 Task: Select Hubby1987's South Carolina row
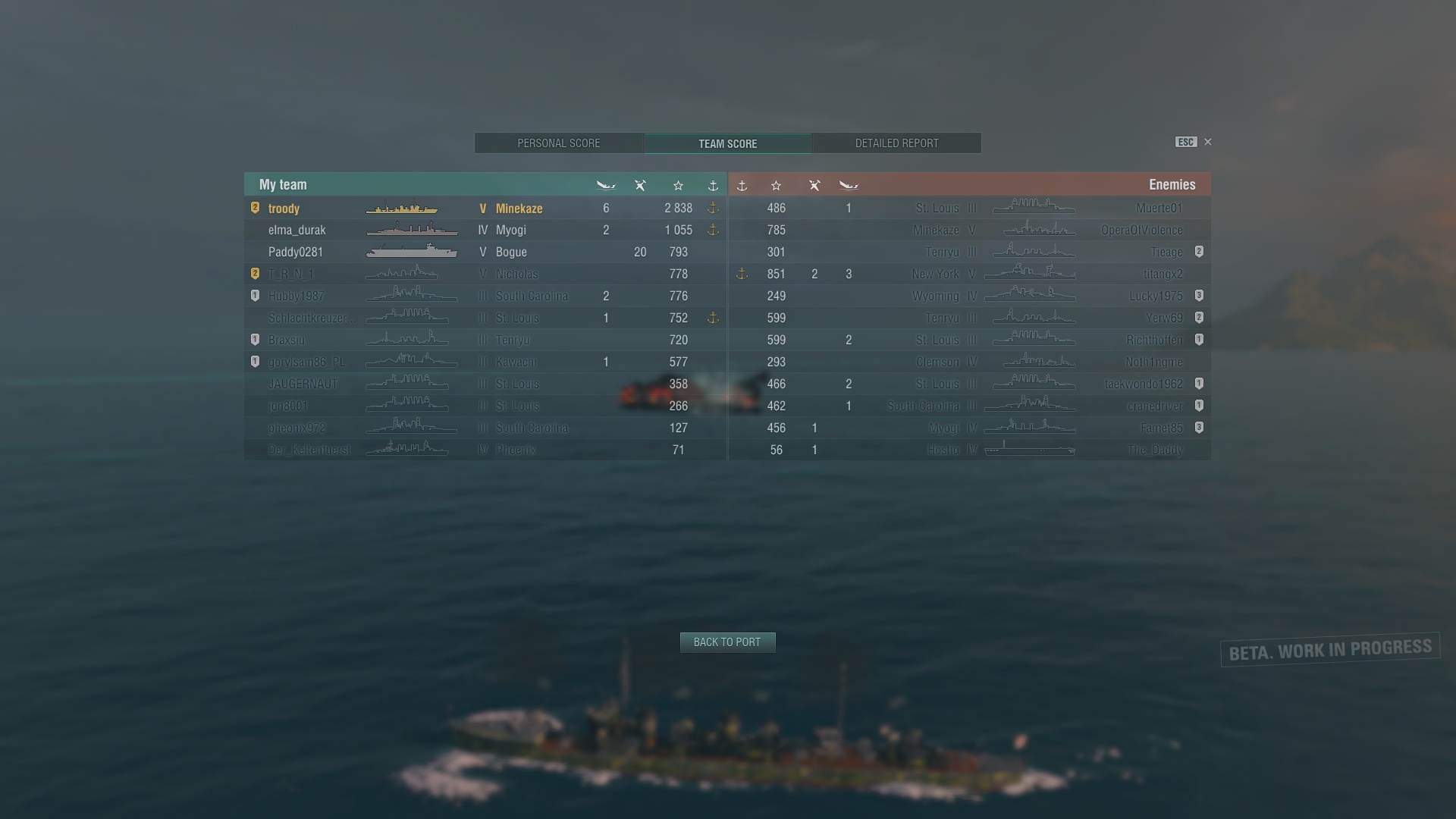coord(485,297)
